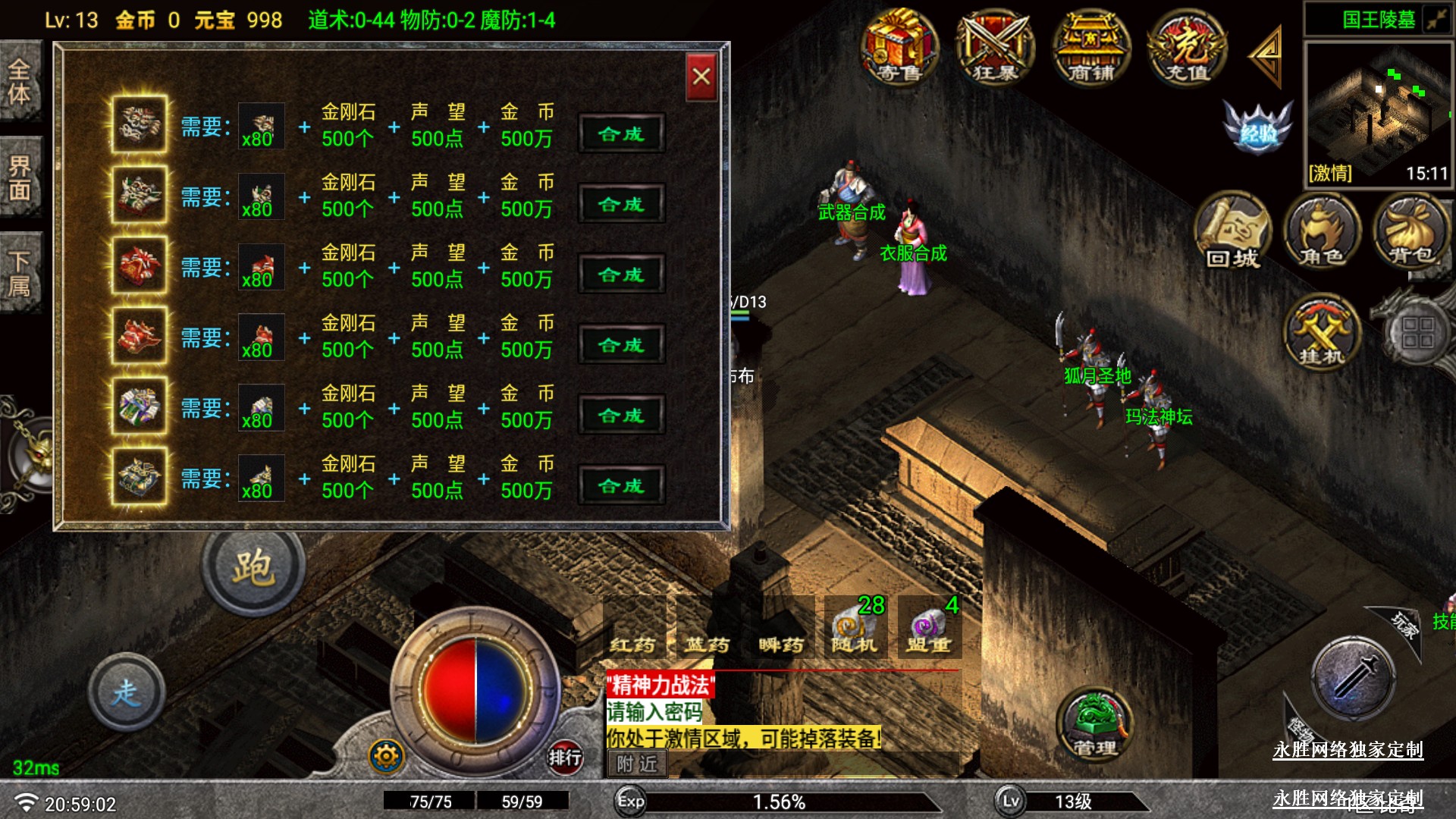The height and width of the screenshot is (819, 1456).
Task: Open the 寄售 consignment icon
Action: pos(899,47)
